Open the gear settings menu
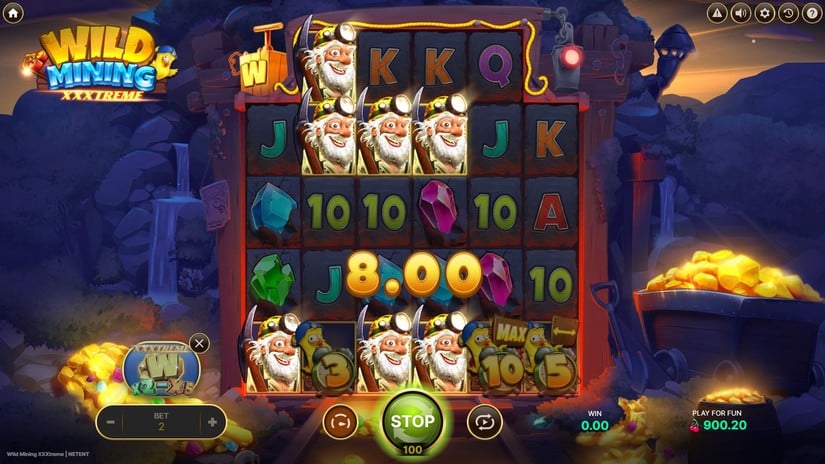The image size is (825, 464). (765, 13)
